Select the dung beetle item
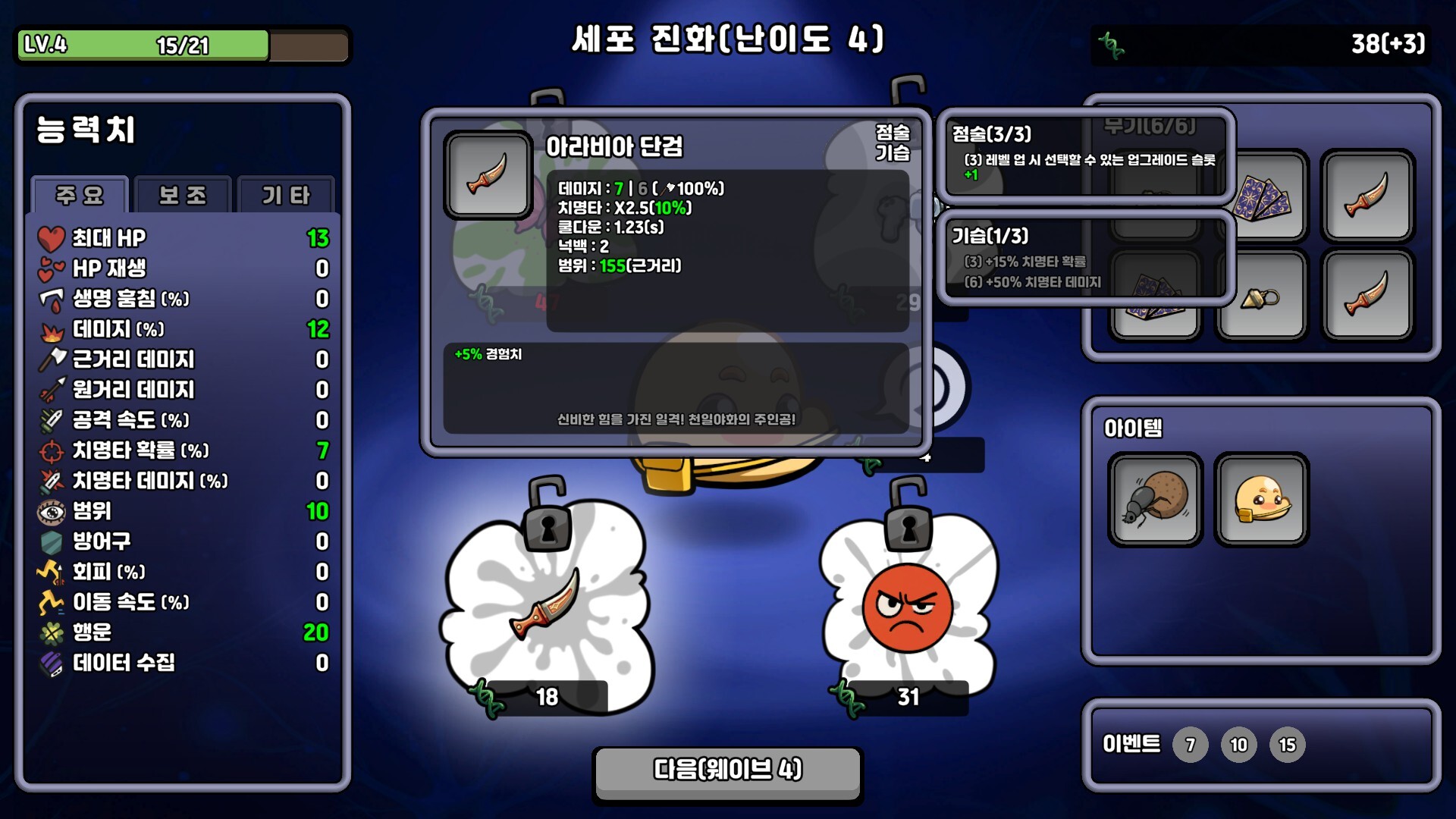1456x819 pixels. pyautogui.click(x=1155, y=499)
